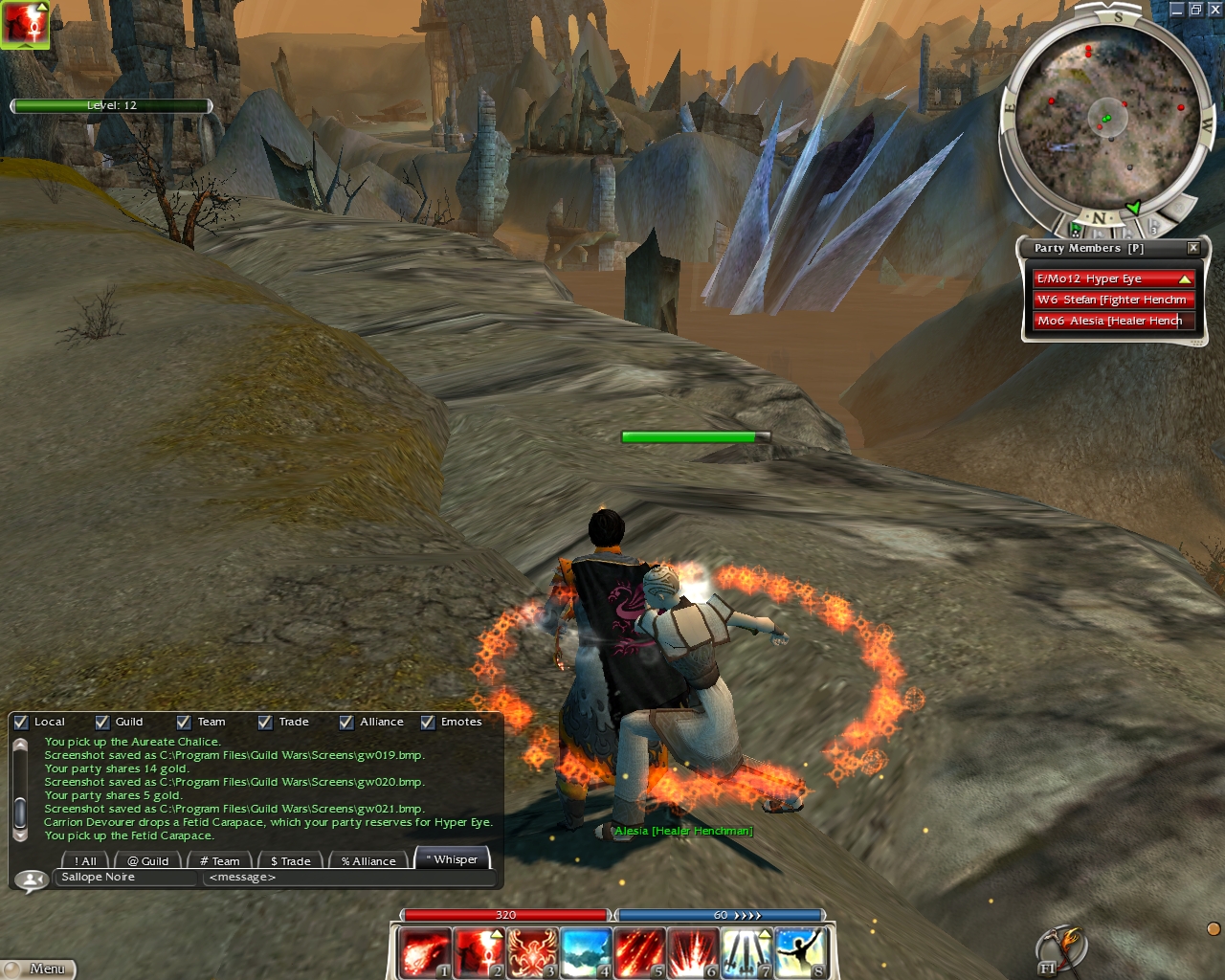The width and height of the screenshot is (1225, 980).
Task: Open the Menu button
Action: click(38, 969)
